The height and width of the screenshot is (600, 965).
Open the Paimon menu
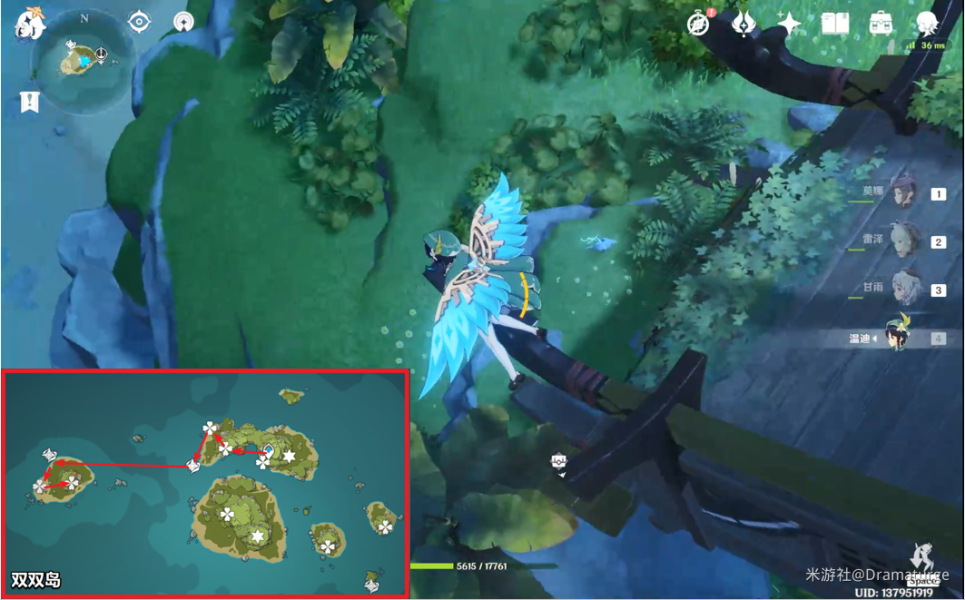27,24
